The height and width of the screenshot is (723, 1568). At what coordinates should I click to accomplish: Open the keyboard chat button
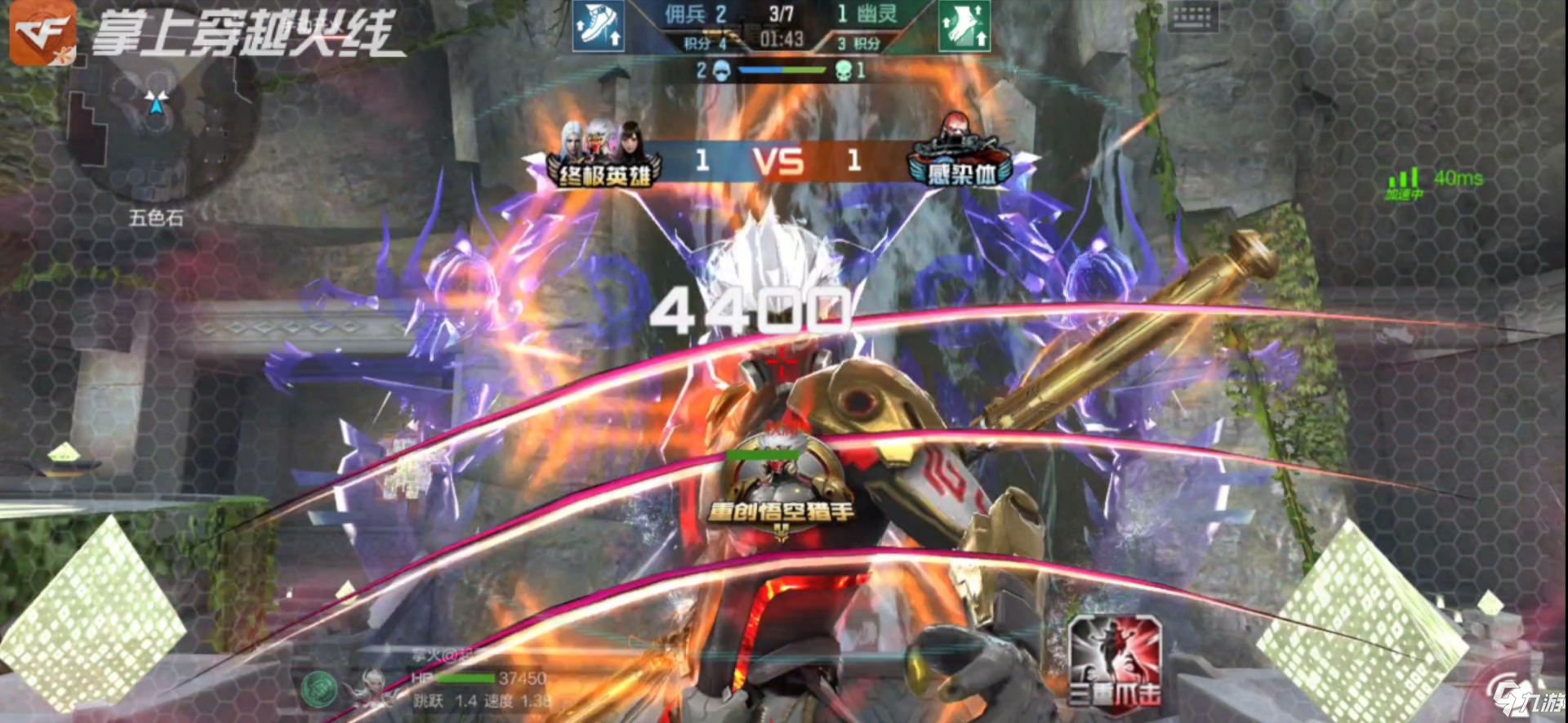tap(1192, 16)
